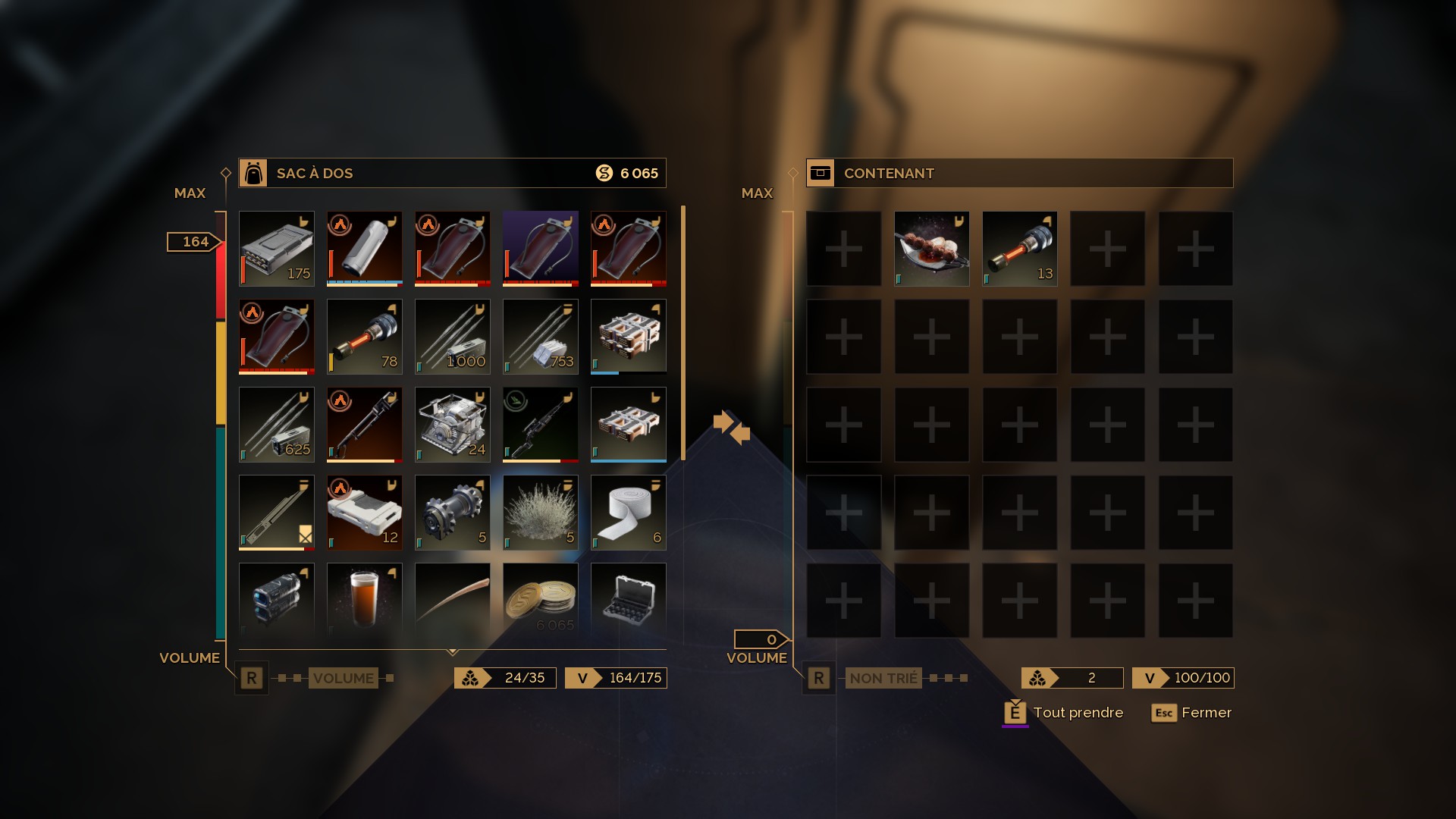Select the white bandage roll slot
1456x819 pixels.
tap(629, 513)
